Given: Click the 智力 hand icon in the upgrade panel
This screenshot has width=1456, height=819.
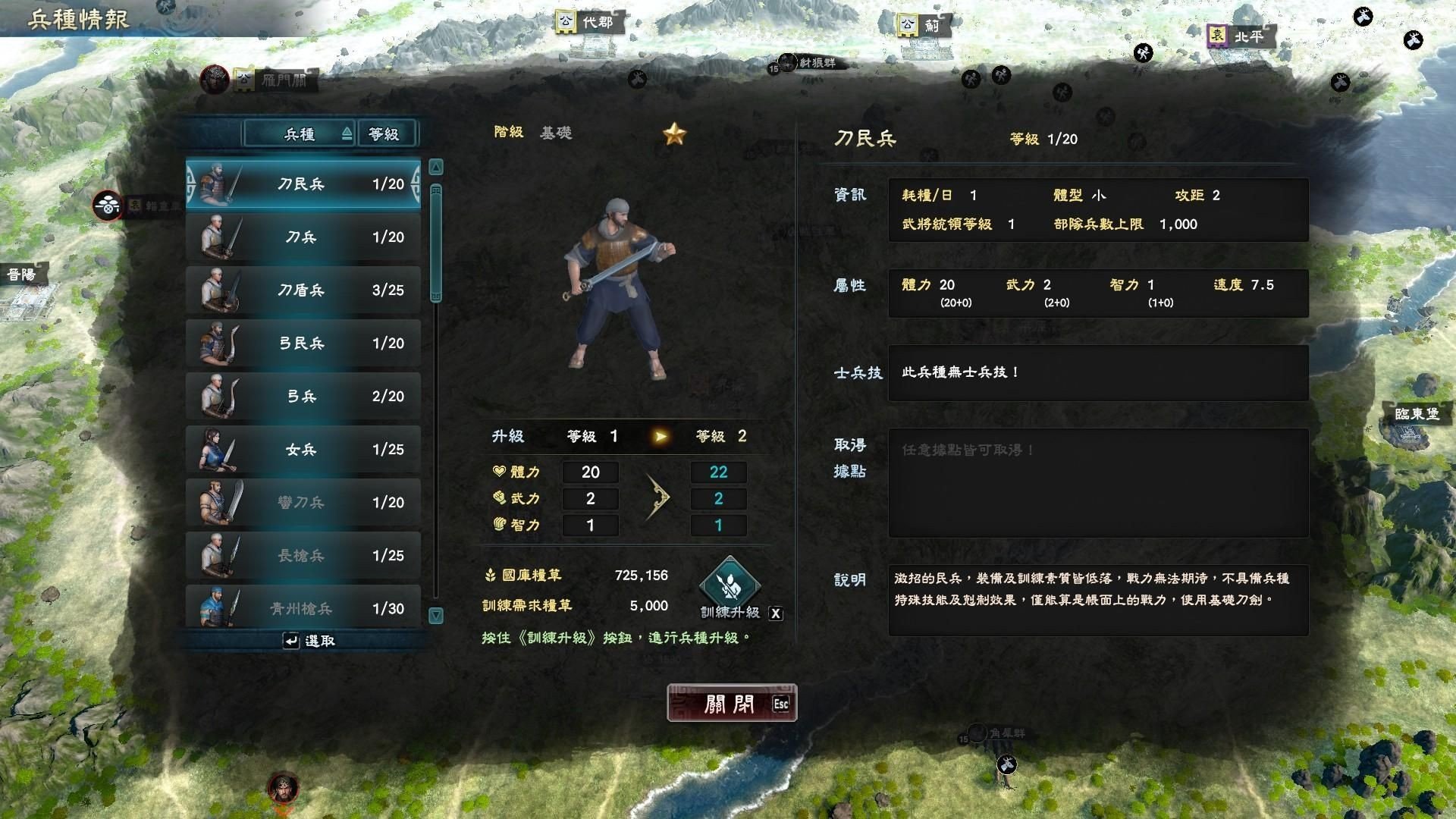Looking at the screenshot, I should coord(499,525).
